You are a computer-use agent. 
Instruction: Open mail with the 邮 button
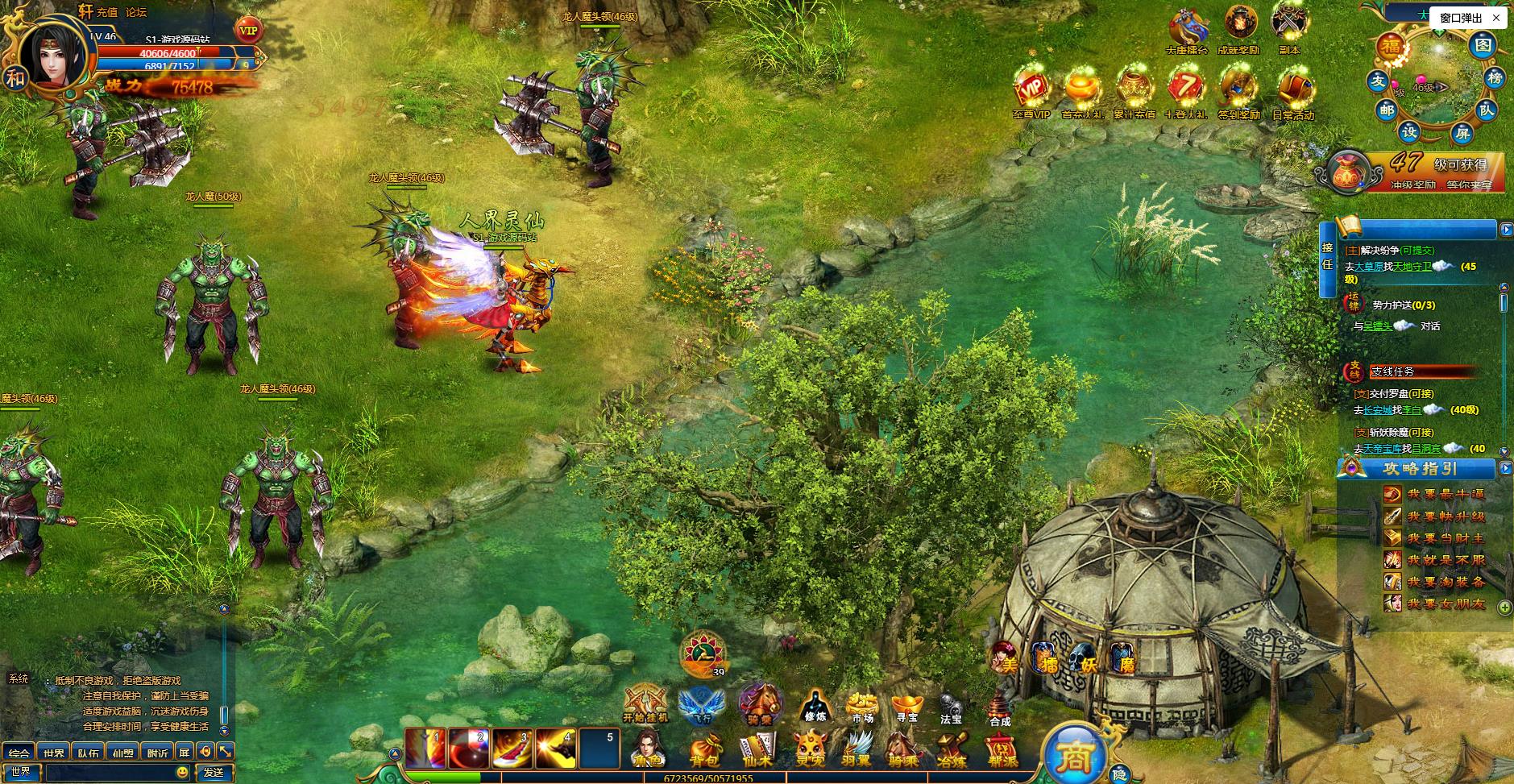coord(1386,110)
